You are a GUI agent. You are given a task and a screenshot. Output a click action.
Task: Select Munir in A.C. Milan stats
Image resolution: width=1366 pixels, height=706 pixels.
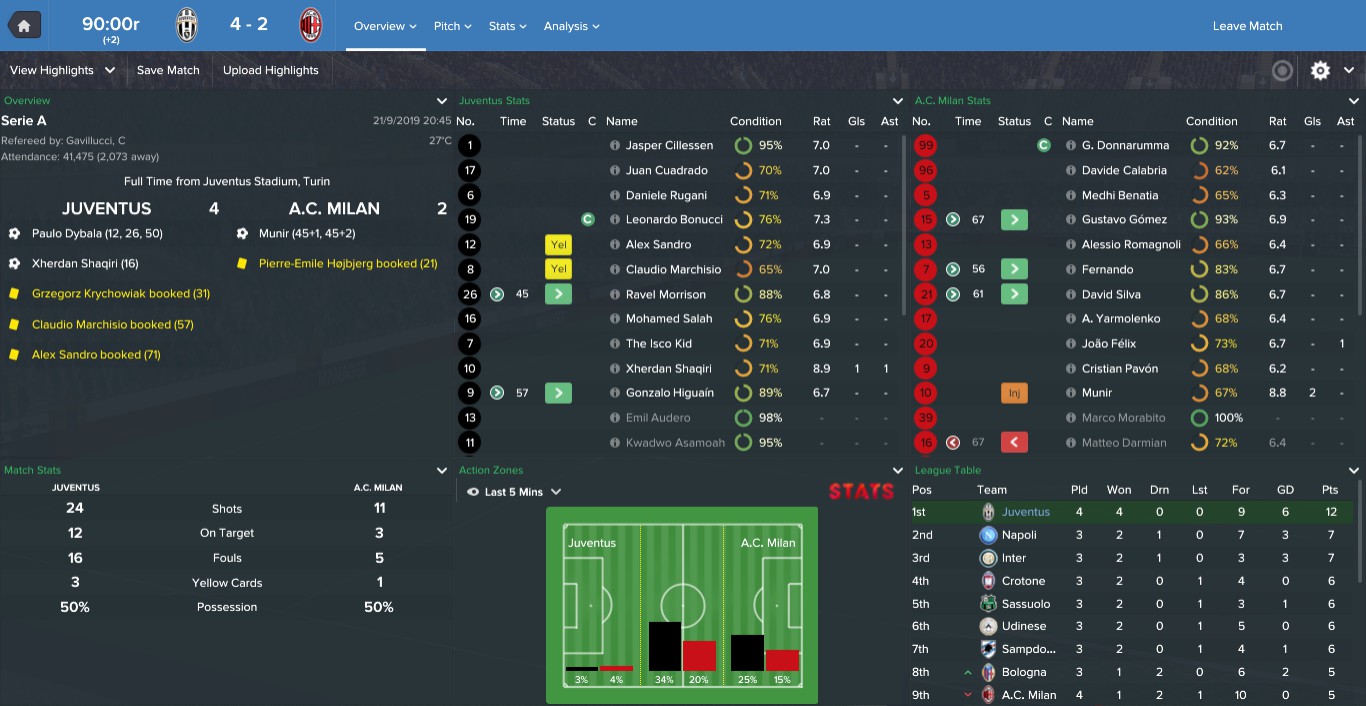pos(1098,393)
